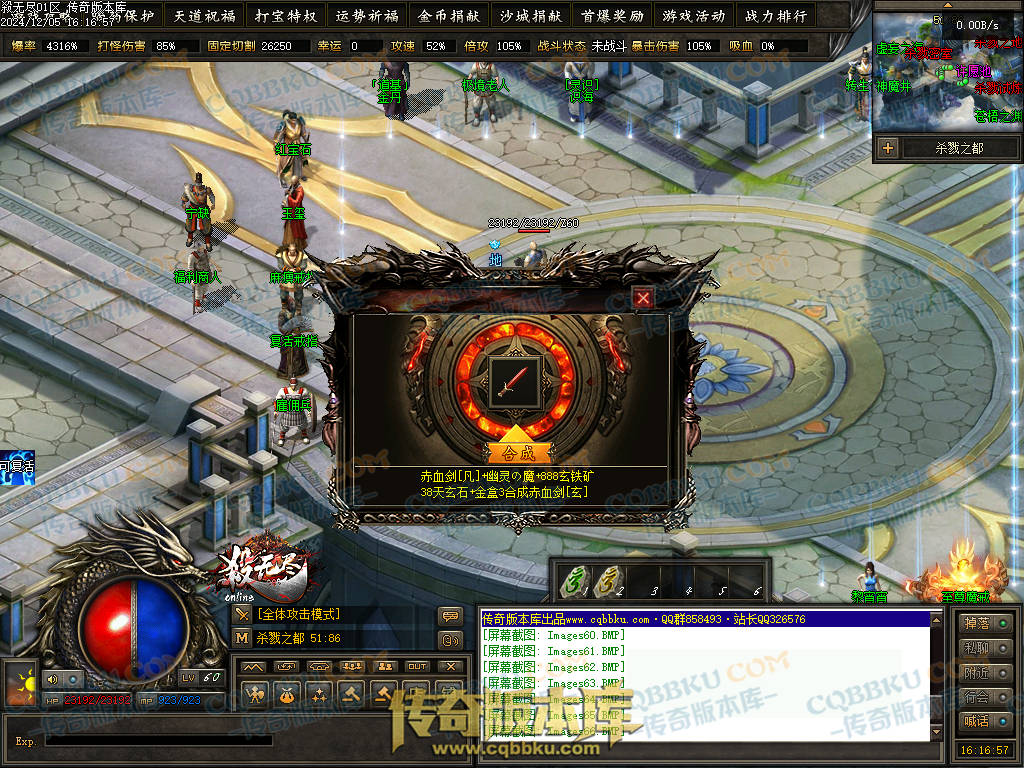
Task: Toggle the attack mode sword icon
Action: pos(242,614)
